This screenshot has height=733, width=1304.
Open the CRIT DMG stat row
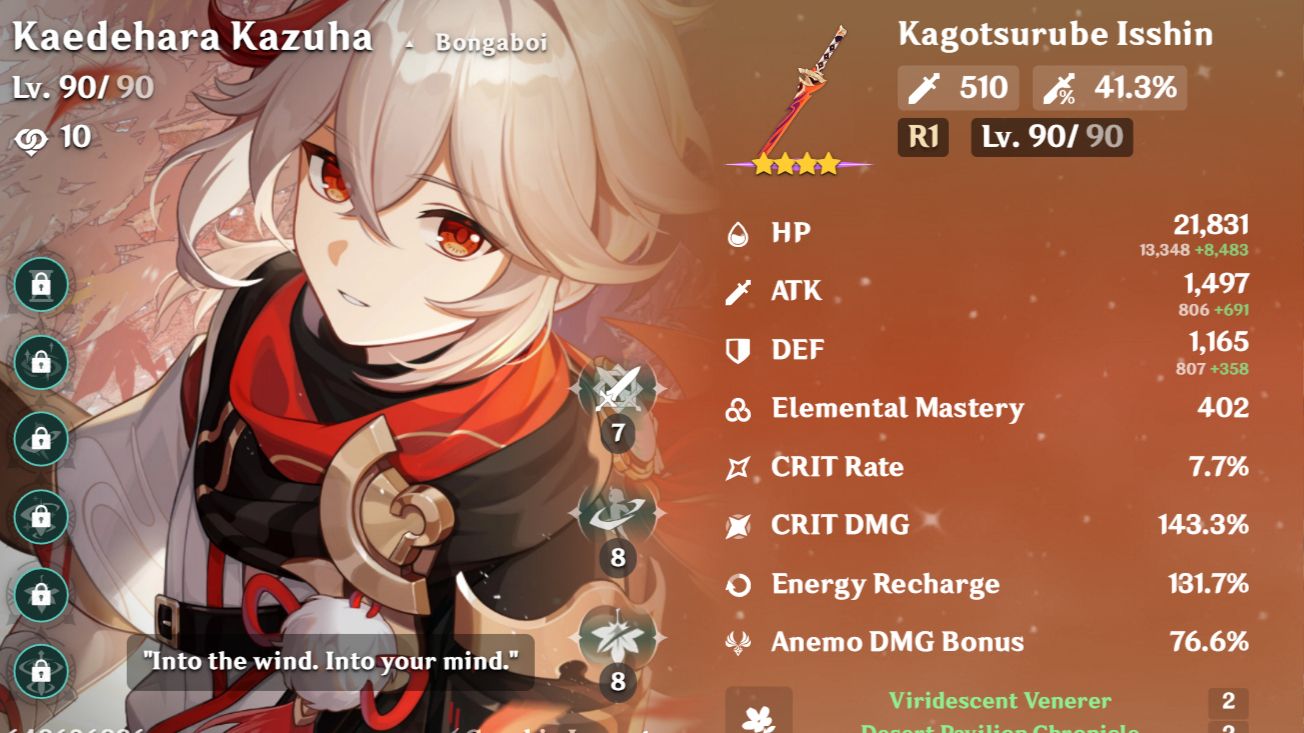(x=840, y=525)
